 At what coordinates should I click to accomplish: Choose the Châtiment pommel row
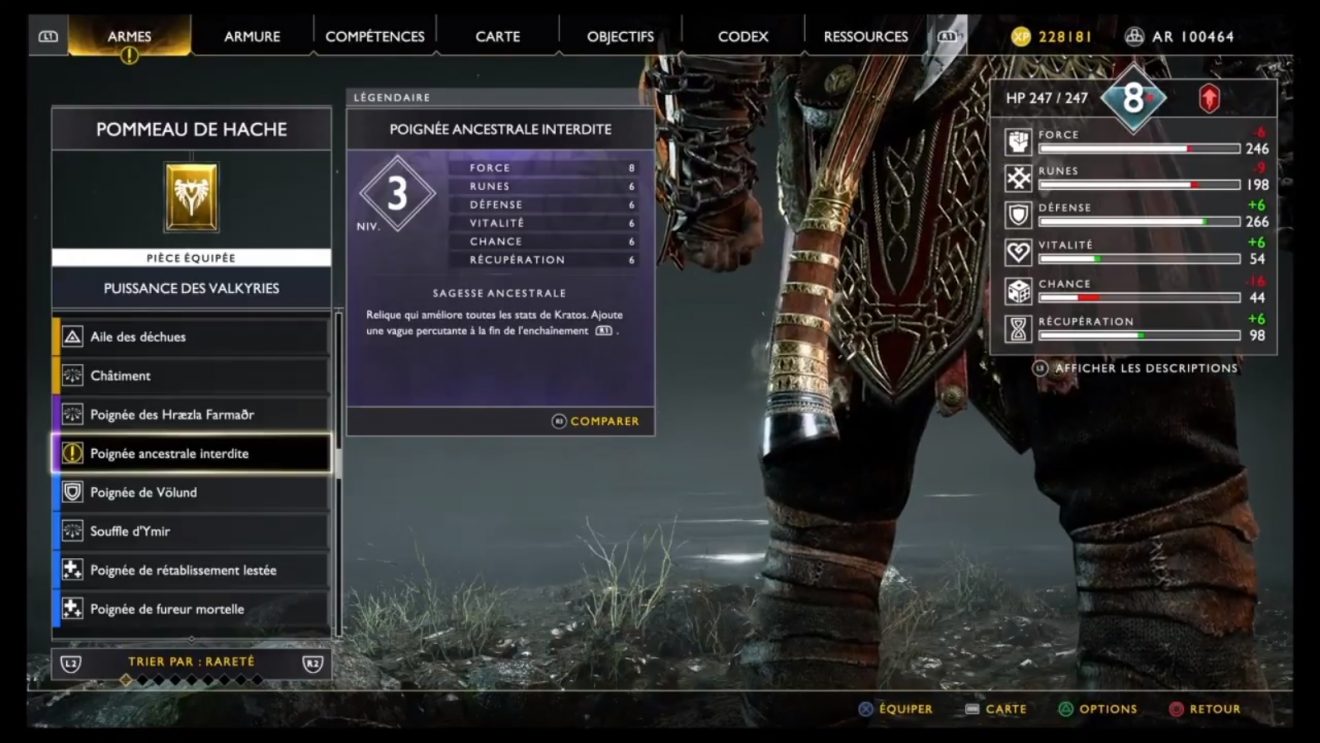[191, 376]
